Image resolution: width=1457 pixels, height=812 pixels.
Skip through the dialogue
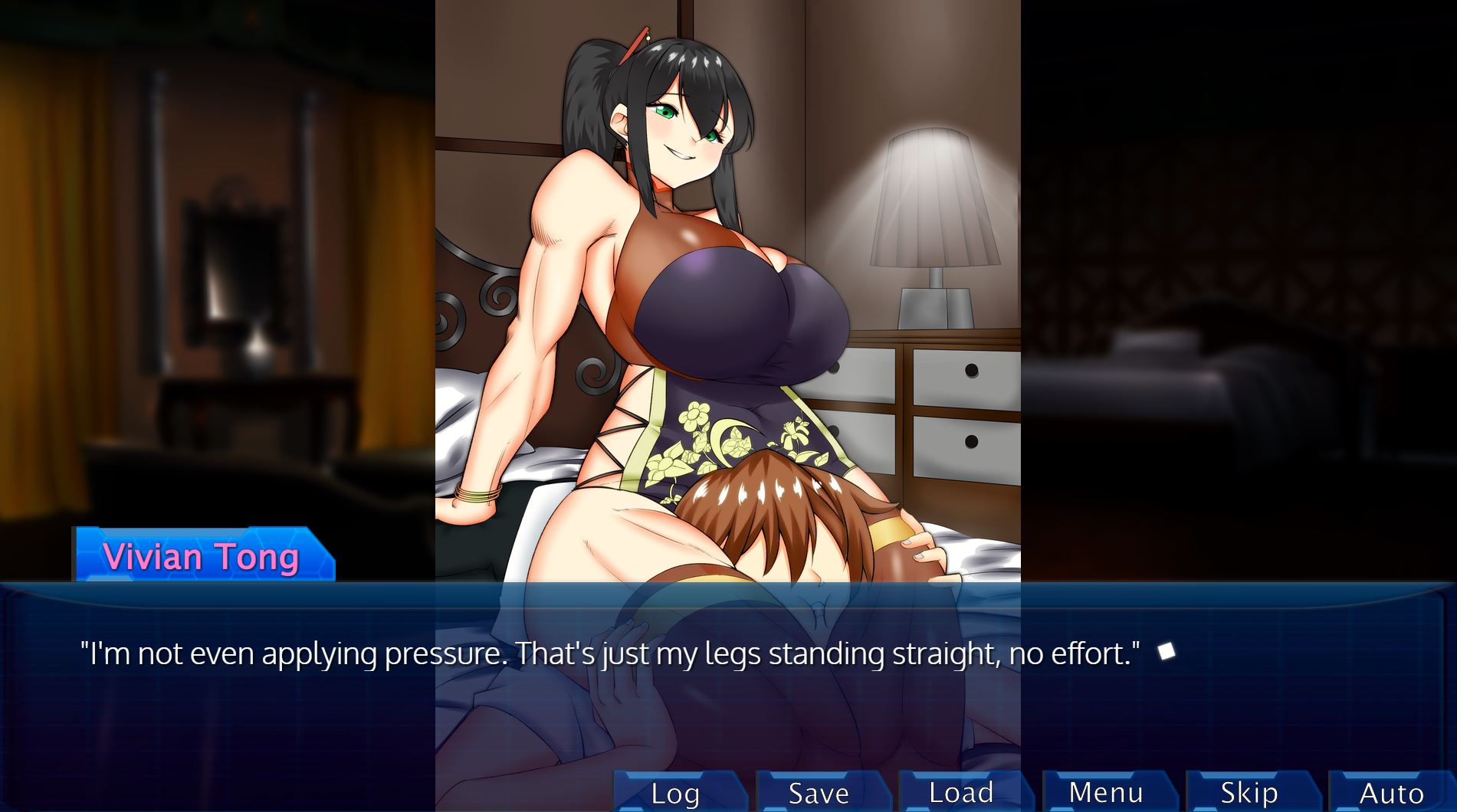pyautogui.click(x=1249, y=793)
